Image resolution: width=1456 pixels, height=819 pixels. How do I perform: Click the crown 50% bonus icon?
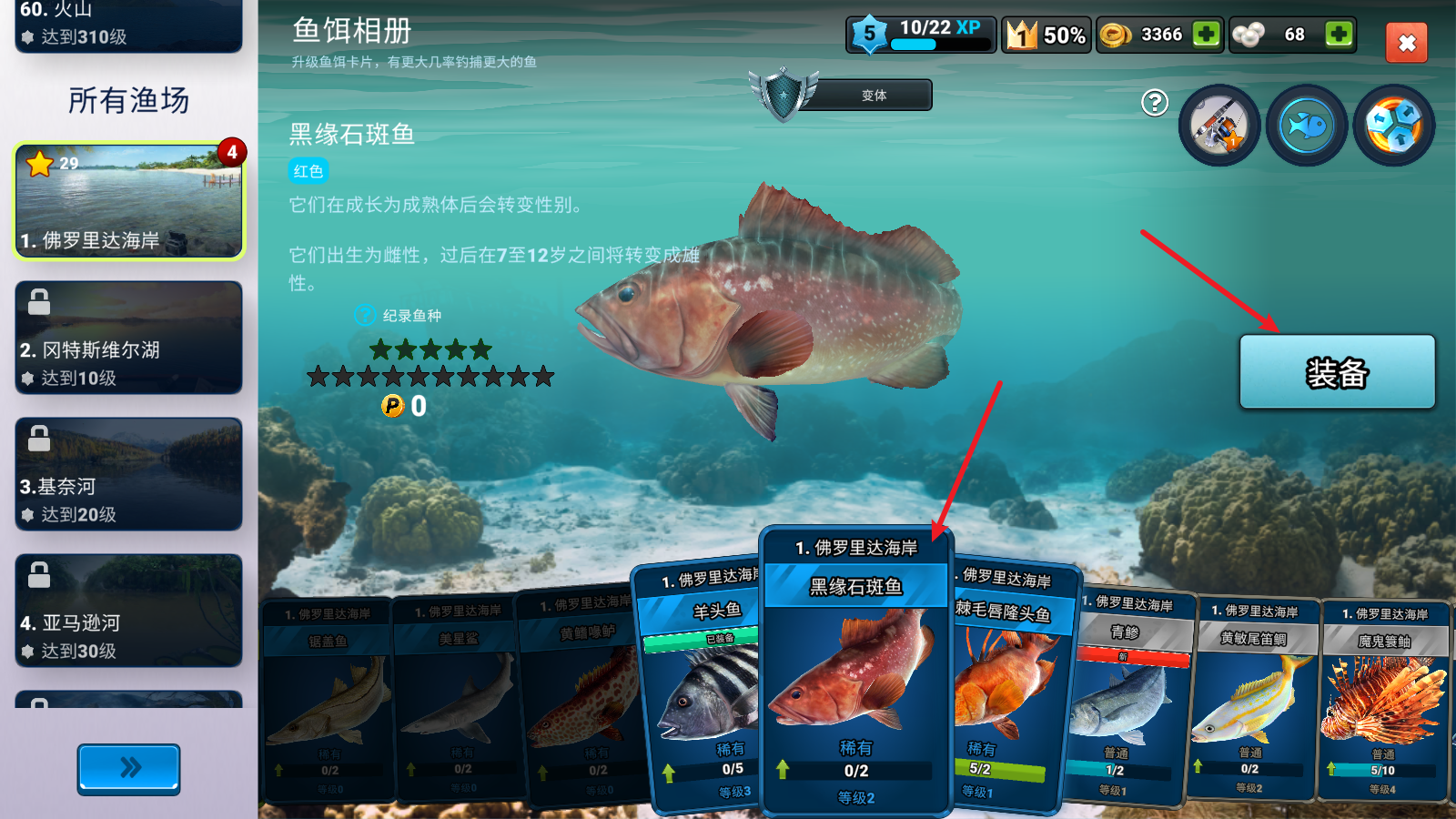(1046, 35)
